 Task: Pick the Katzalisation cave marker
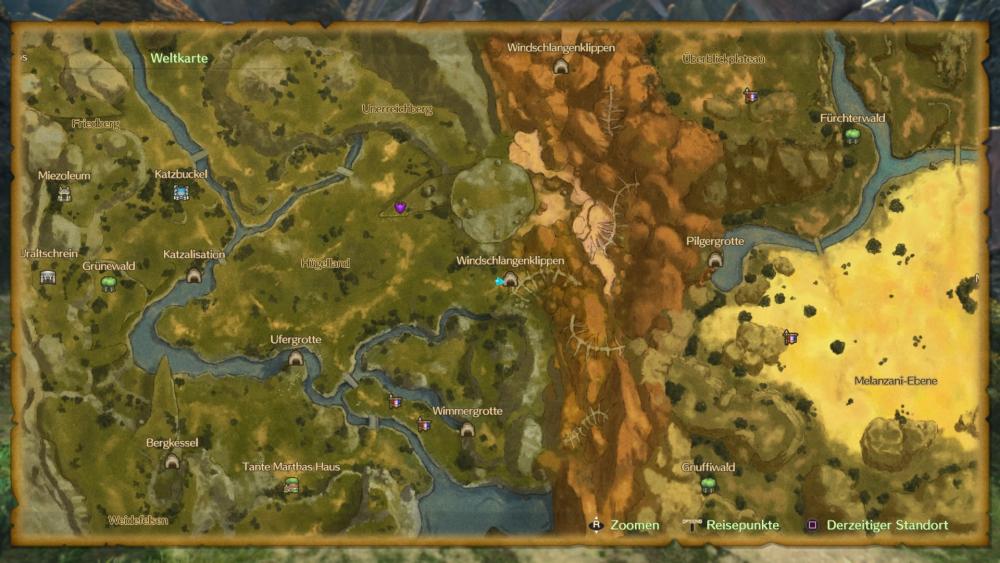point(194,274)
